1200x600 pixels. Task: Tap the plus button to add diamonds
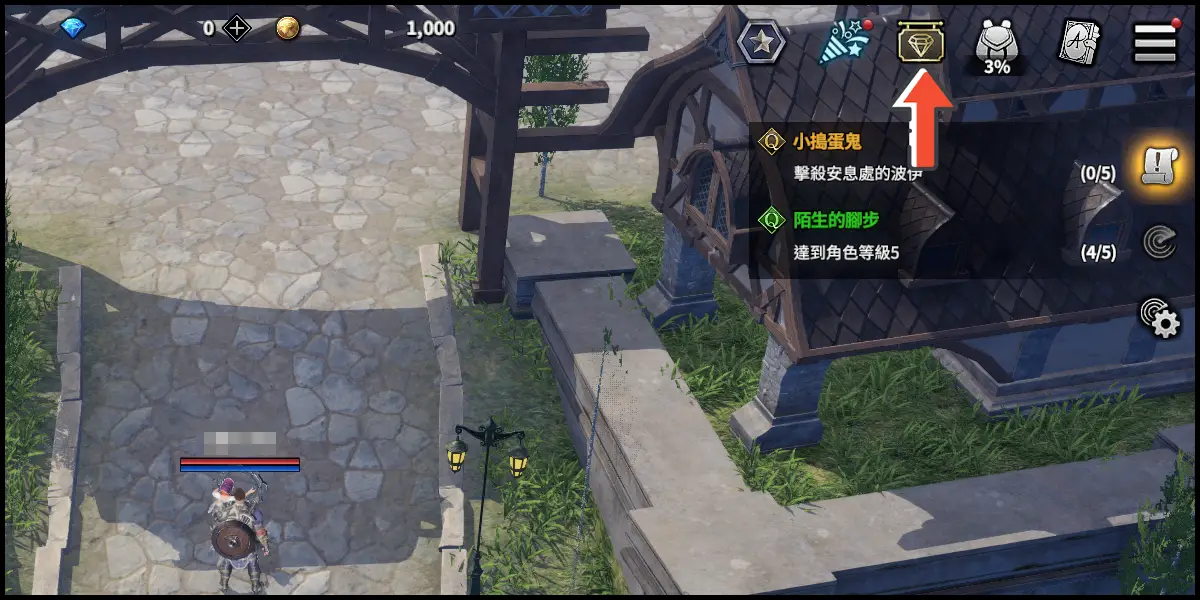click(237, 28)
